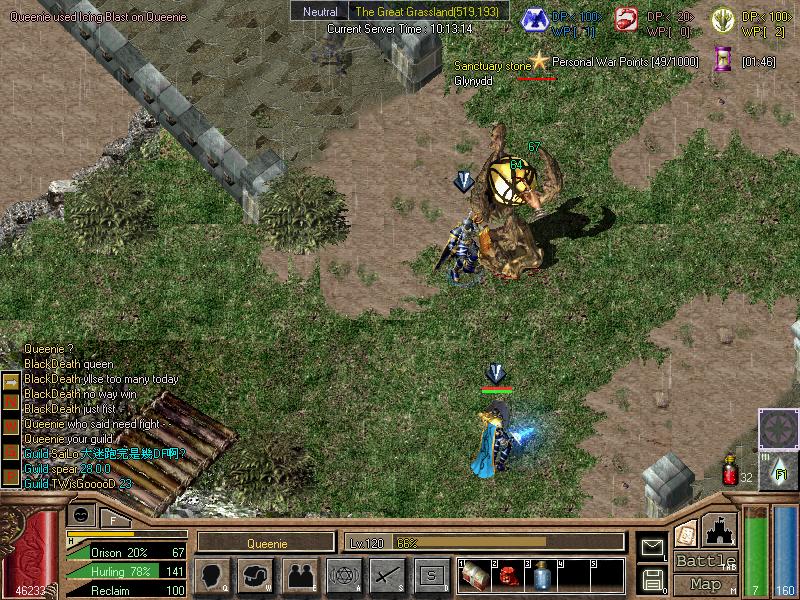800x600 pixels.
Task: Open the Map panel
Action: (x=705, y=584)
